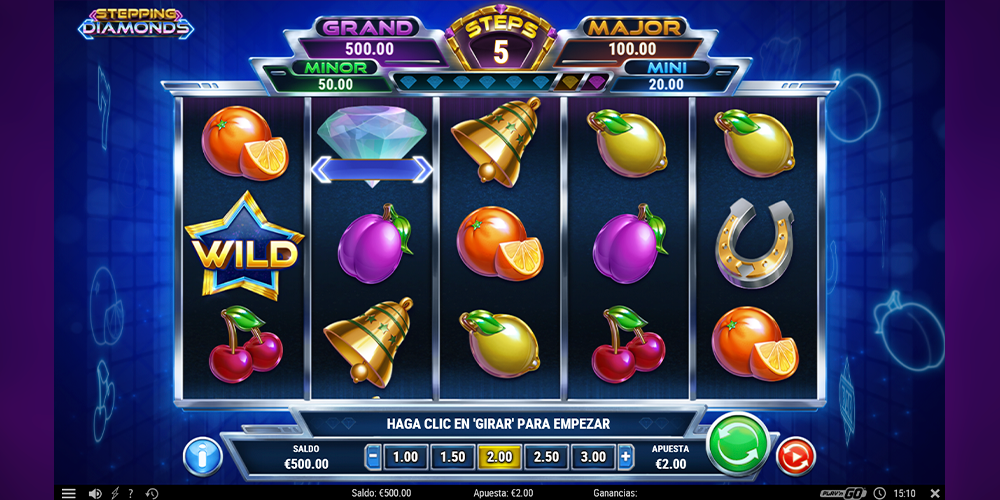Decrease the bet with the minus button

[x=373, y=457]
